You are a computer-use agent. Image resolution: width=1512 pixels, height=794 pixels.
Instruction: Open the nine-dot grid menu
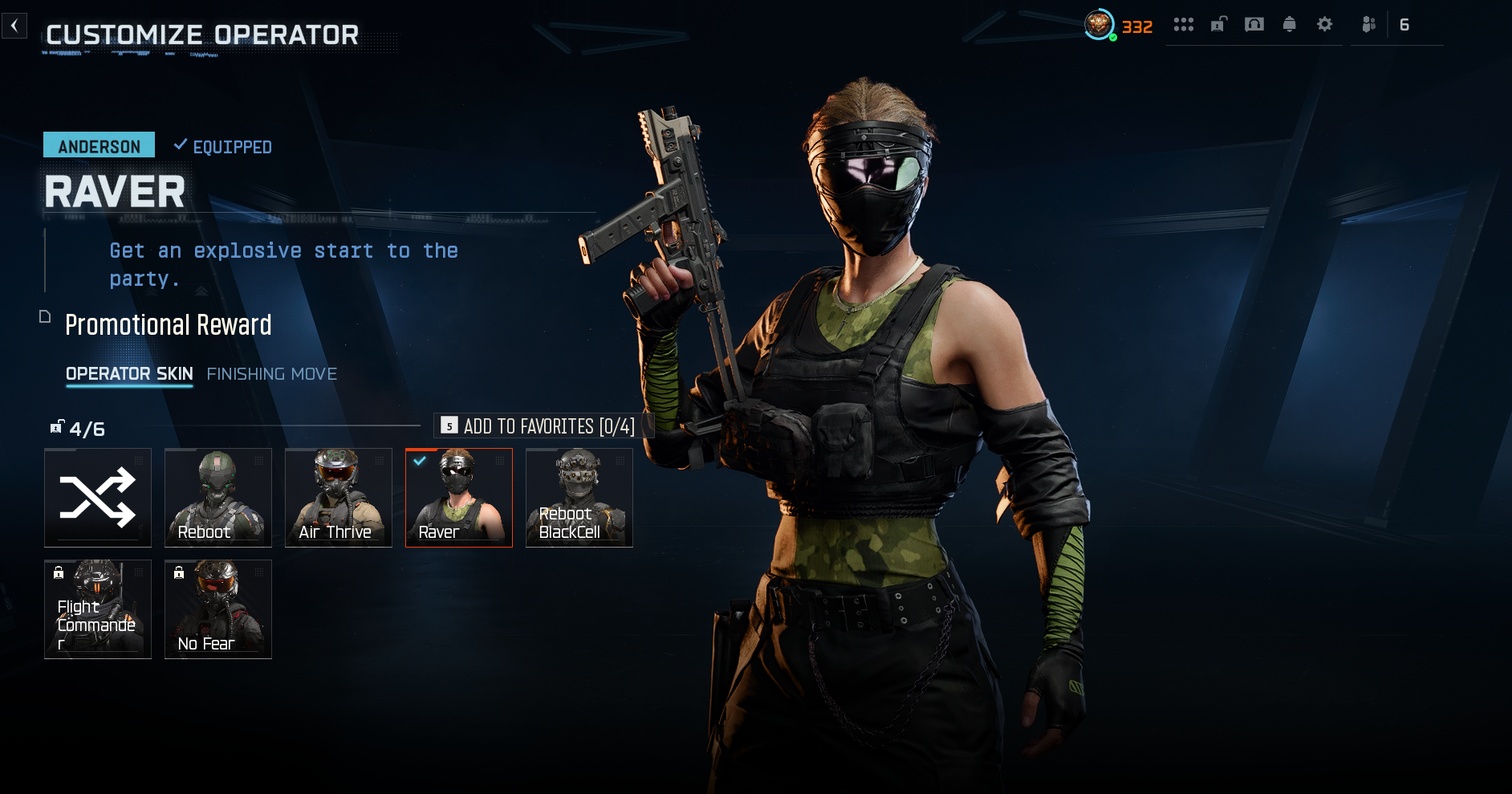(1184, 25)
